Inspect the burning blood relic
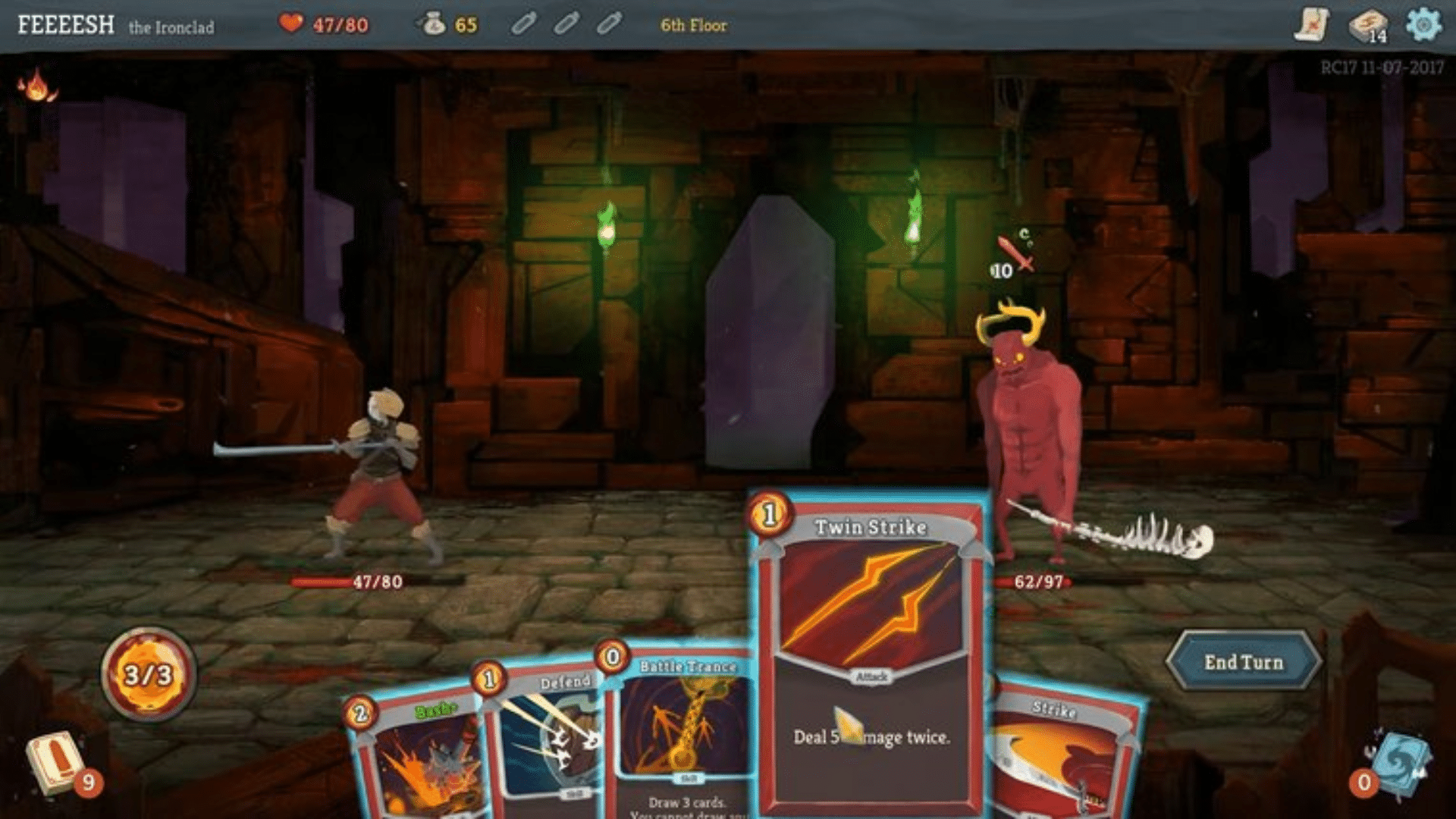The height and width of the screenshot is (819, 1456). (x=36, y=86)
